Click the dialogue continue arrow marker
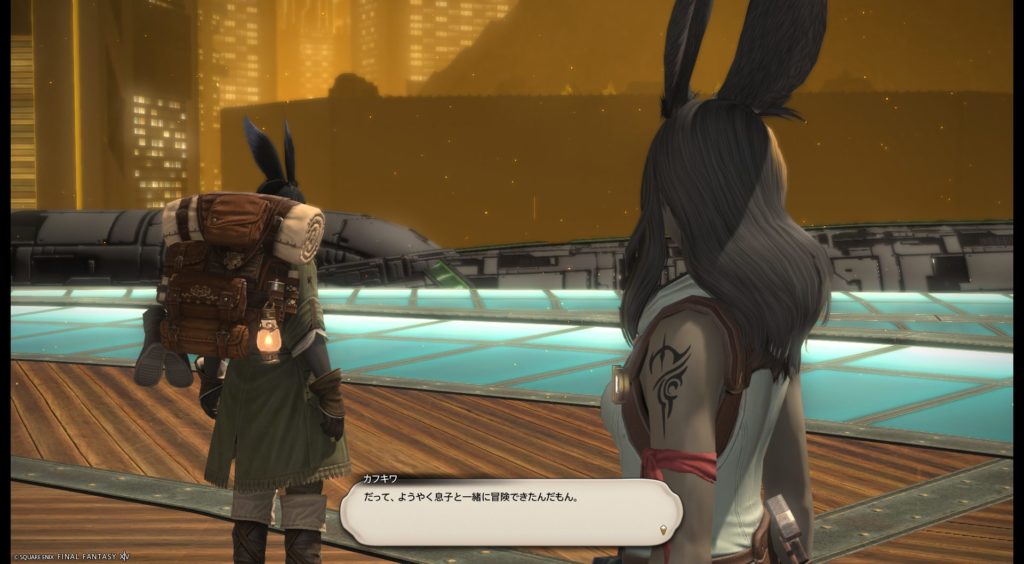 tap(664, 529)
